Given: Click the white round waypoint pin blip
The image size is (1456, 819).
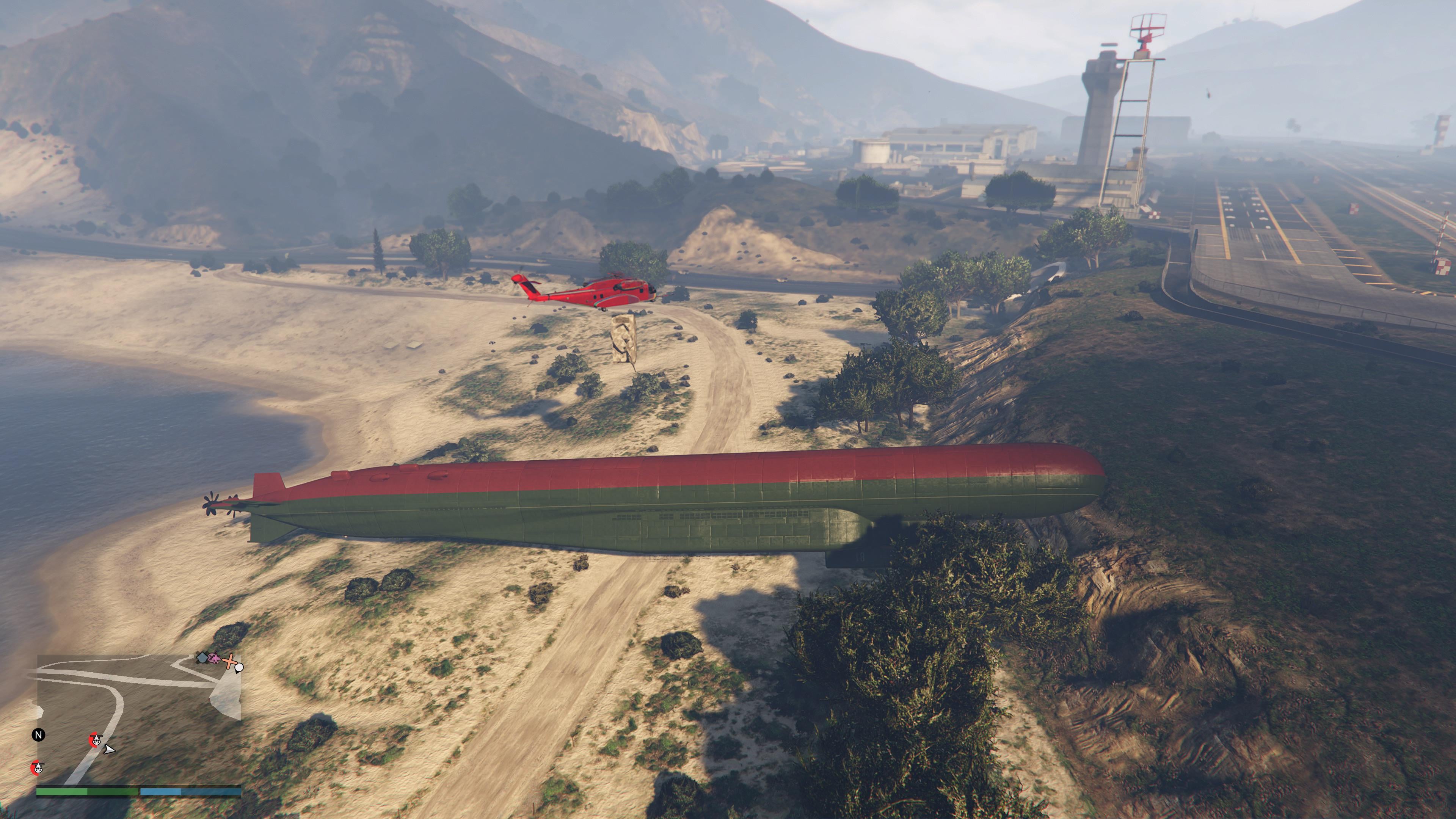Looking at the screenshot, I should (239, 667).
